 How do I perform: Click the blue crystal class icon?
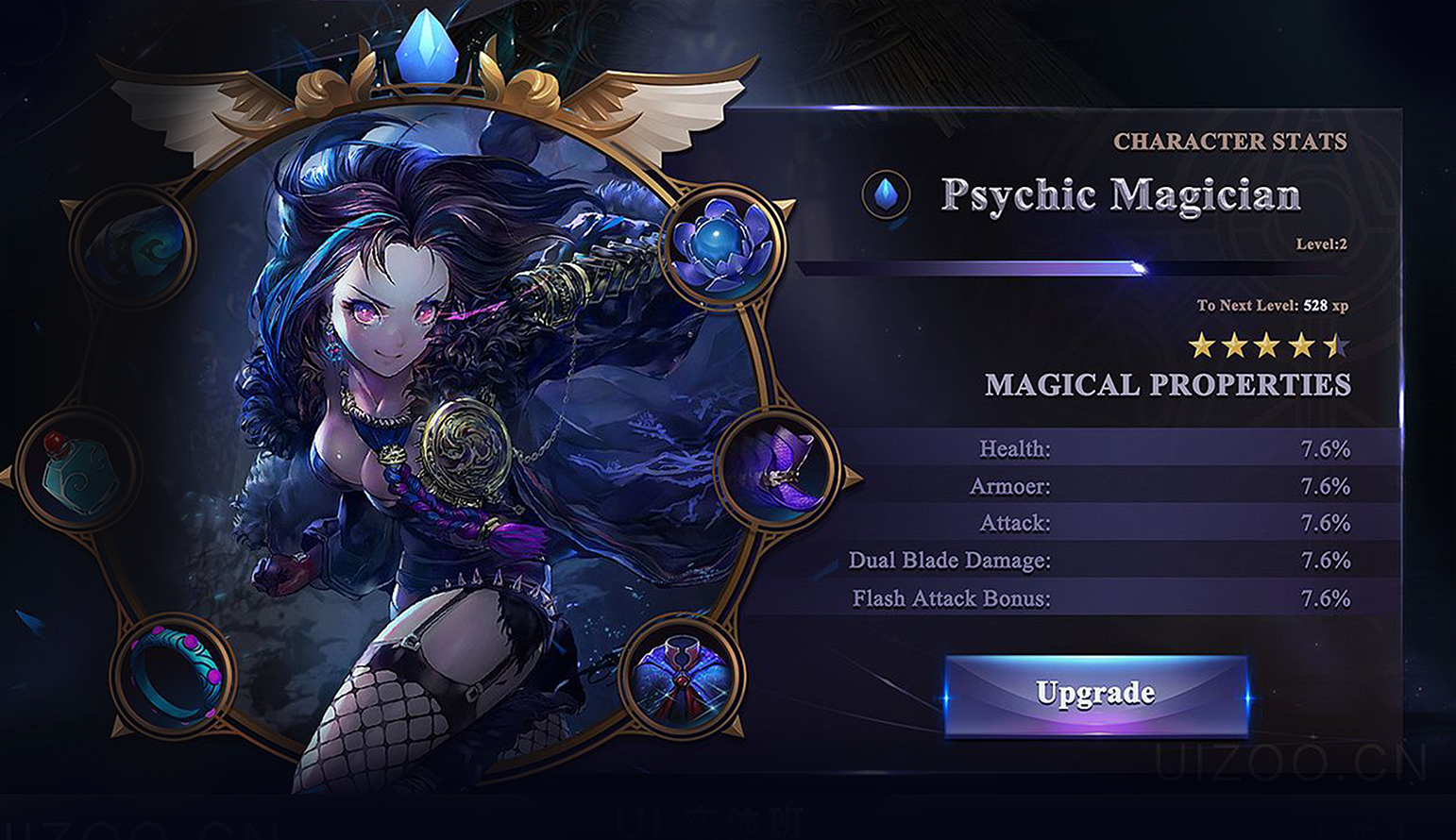pos(886,194)
